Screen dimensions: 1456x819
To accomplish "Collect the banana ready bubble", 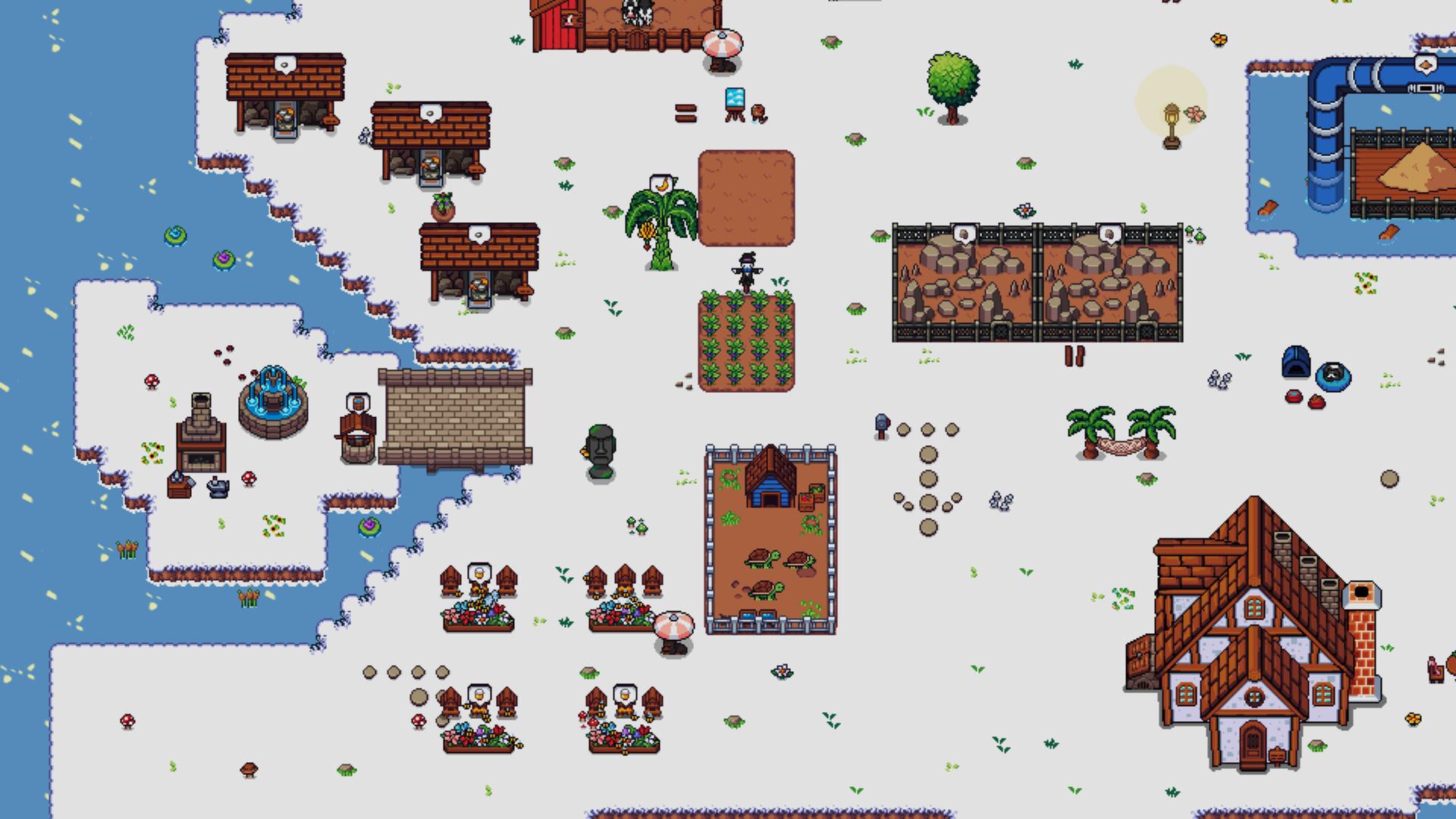I will (x=661, y=184).
